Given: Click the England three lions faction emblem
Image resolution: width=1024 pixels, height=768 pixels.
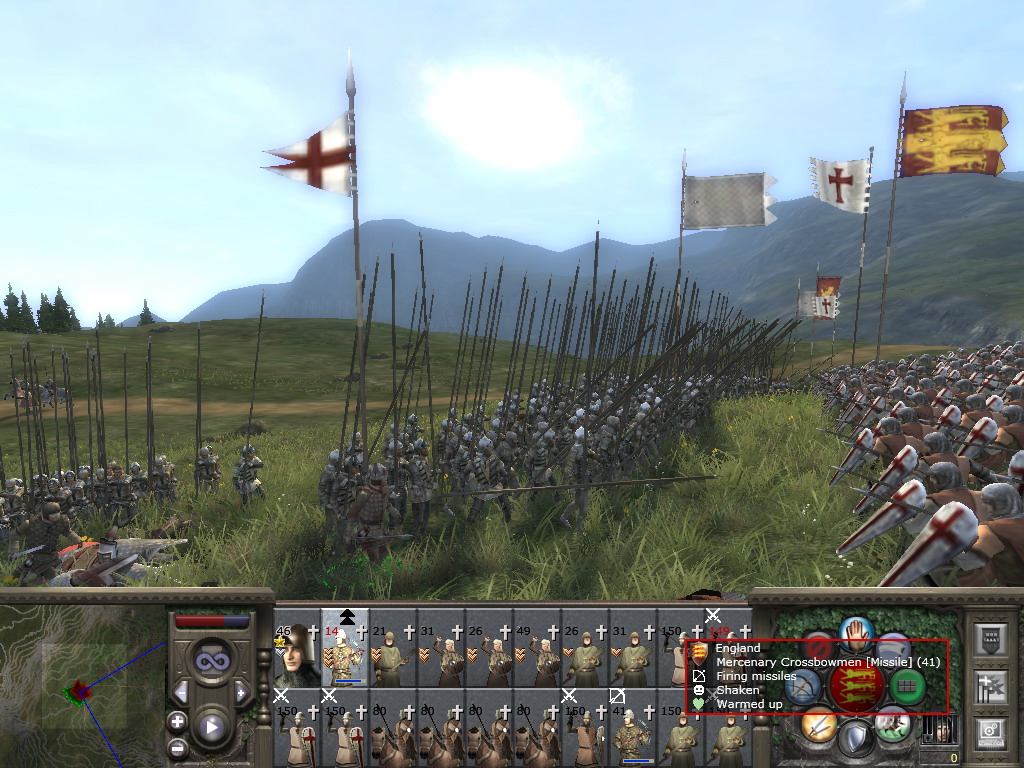Looking at the screenshot, I should 857,687.
